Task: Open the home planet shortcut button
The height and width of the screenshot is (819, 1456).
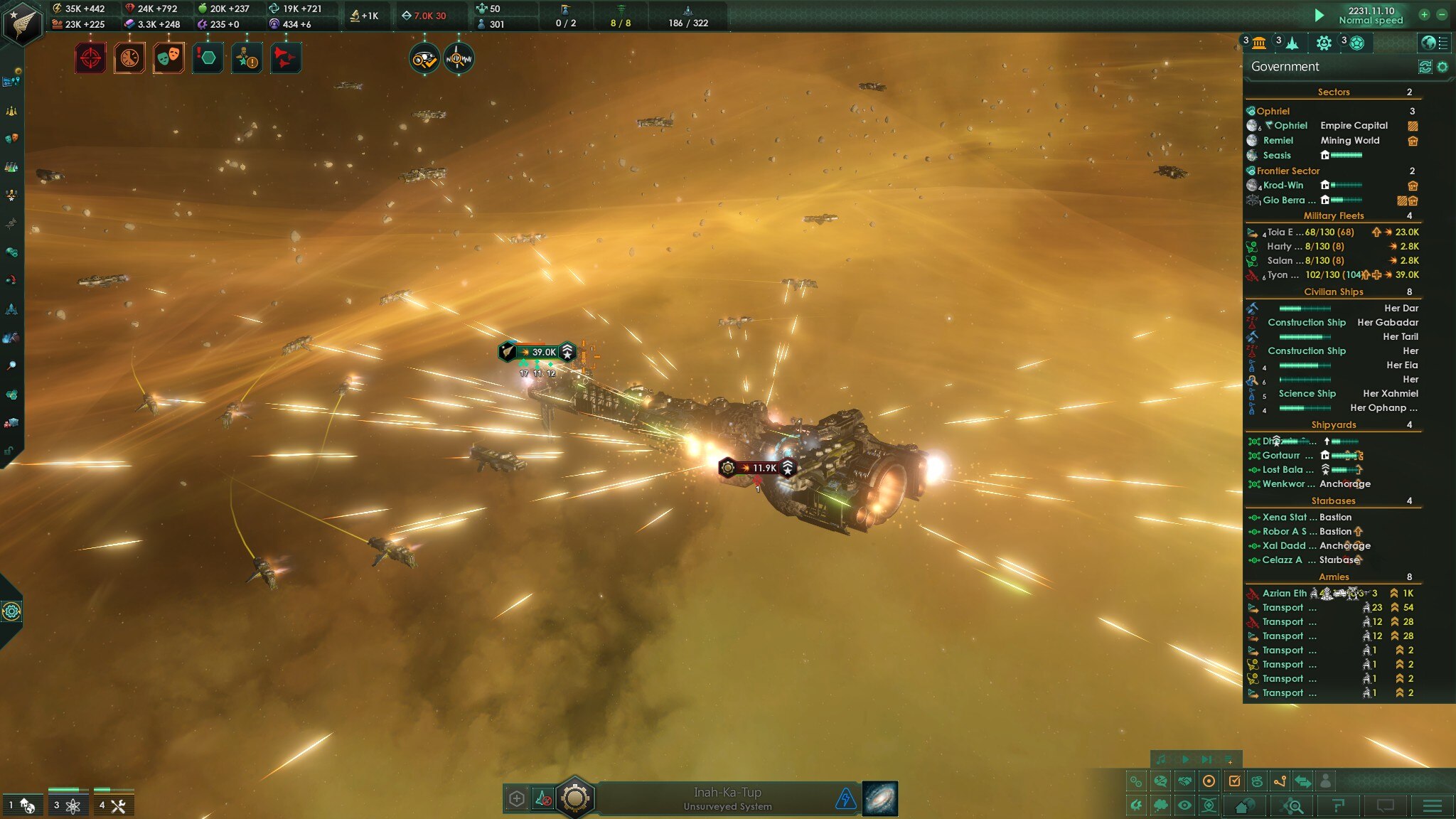Action: click(1244, 805)
